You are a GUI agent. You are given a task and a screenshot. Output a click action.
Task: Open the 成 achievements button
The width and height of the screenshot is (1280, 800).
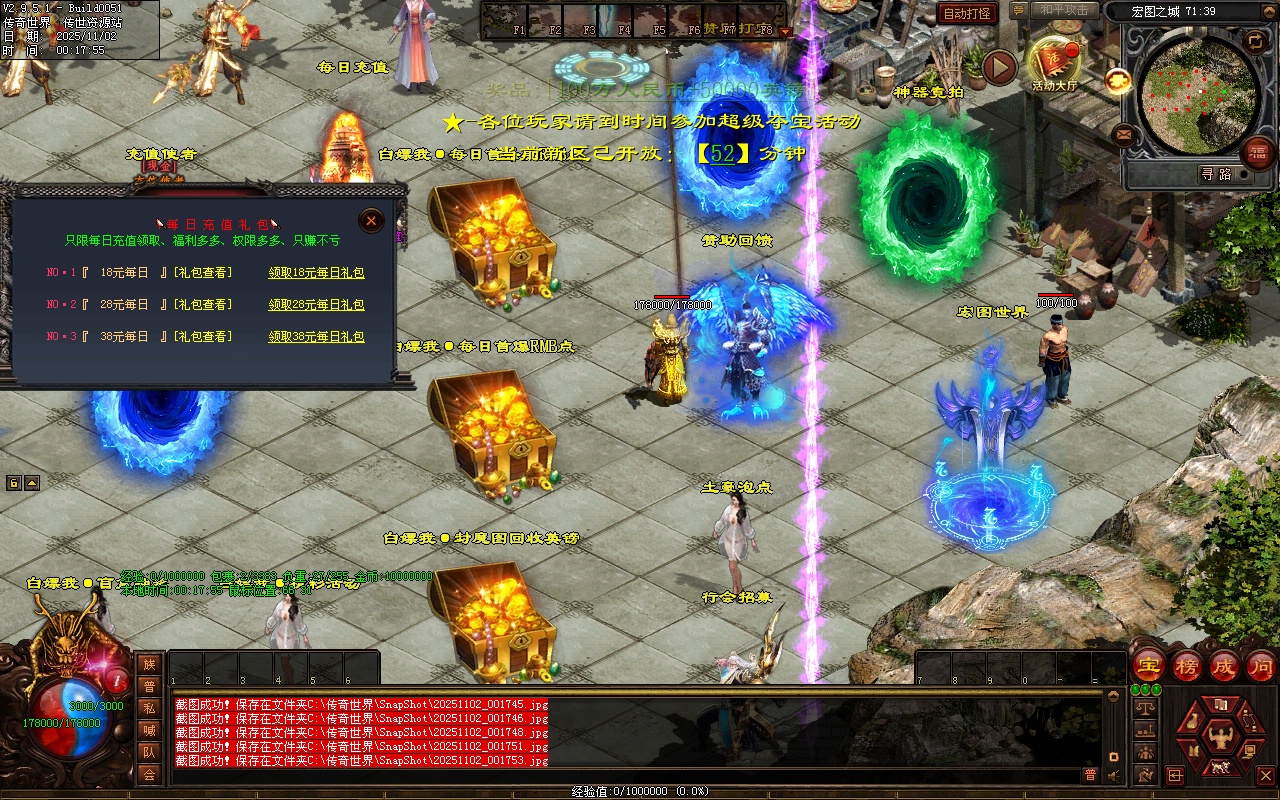click(x=1224, y=665)
